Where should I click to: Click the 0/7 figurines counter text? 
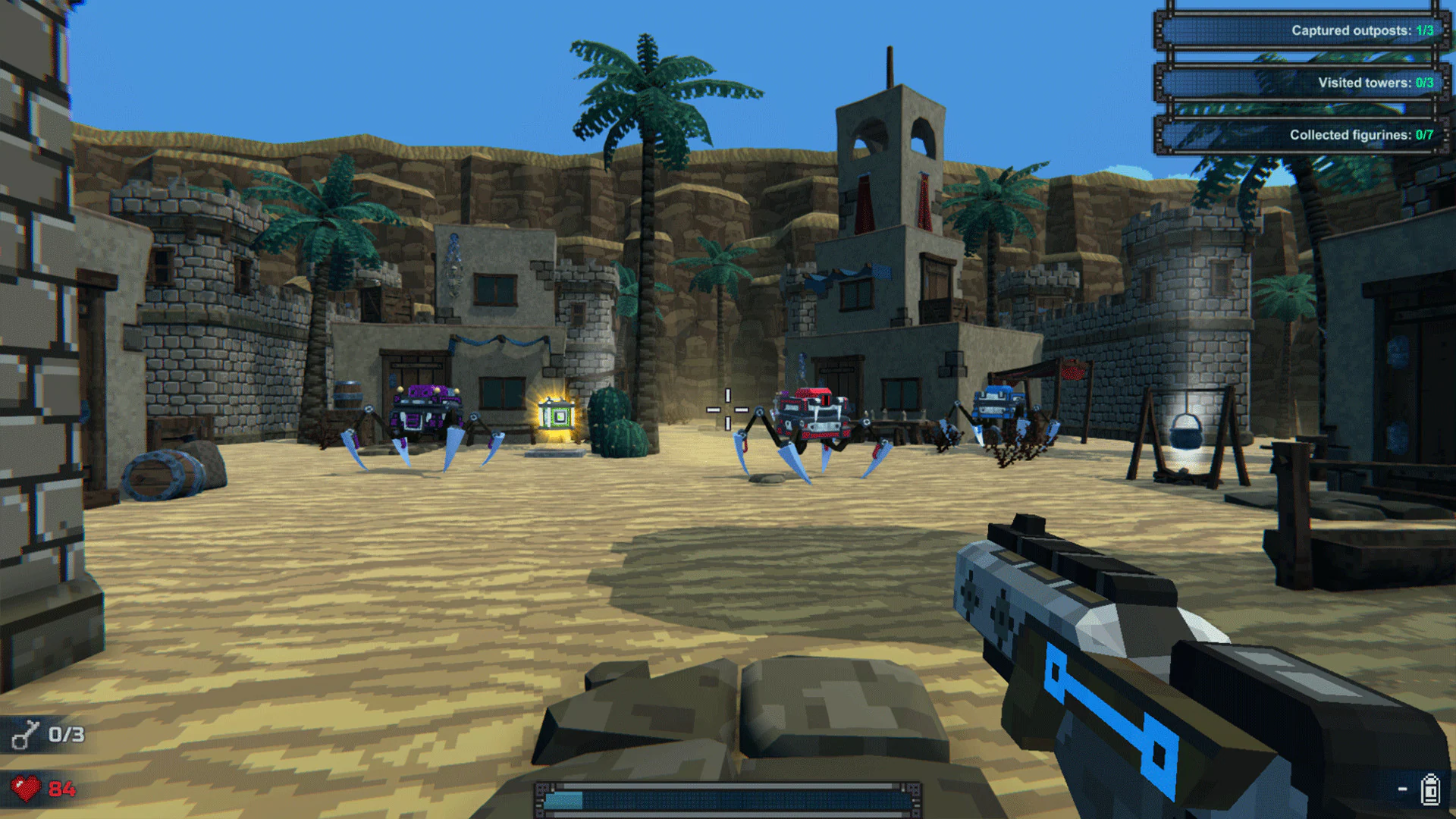pyautogui.click(x=1424, y=135)
